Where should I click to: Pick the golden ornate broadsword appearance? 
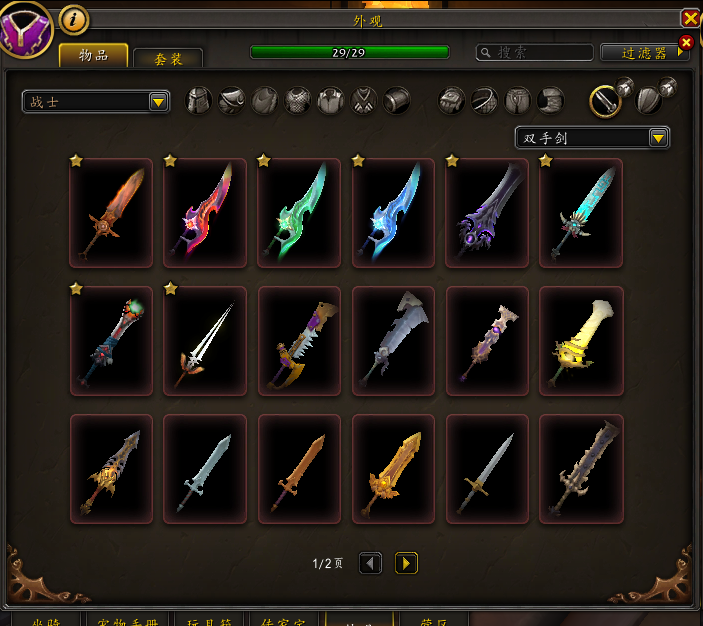coord(393,469)
